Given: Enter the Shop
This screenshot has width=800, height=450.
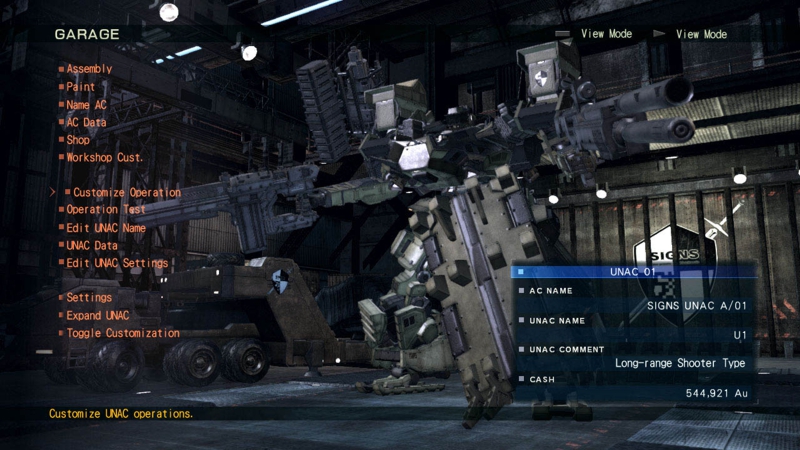Looking at the screenshot, I should (x=78, y=140).
